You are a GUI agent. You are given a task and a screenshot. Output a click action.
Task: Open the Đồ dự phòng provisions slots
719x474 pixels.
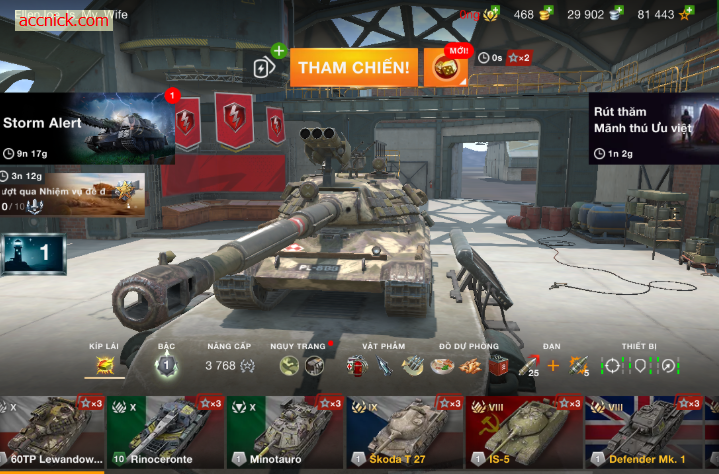point(468,365)
